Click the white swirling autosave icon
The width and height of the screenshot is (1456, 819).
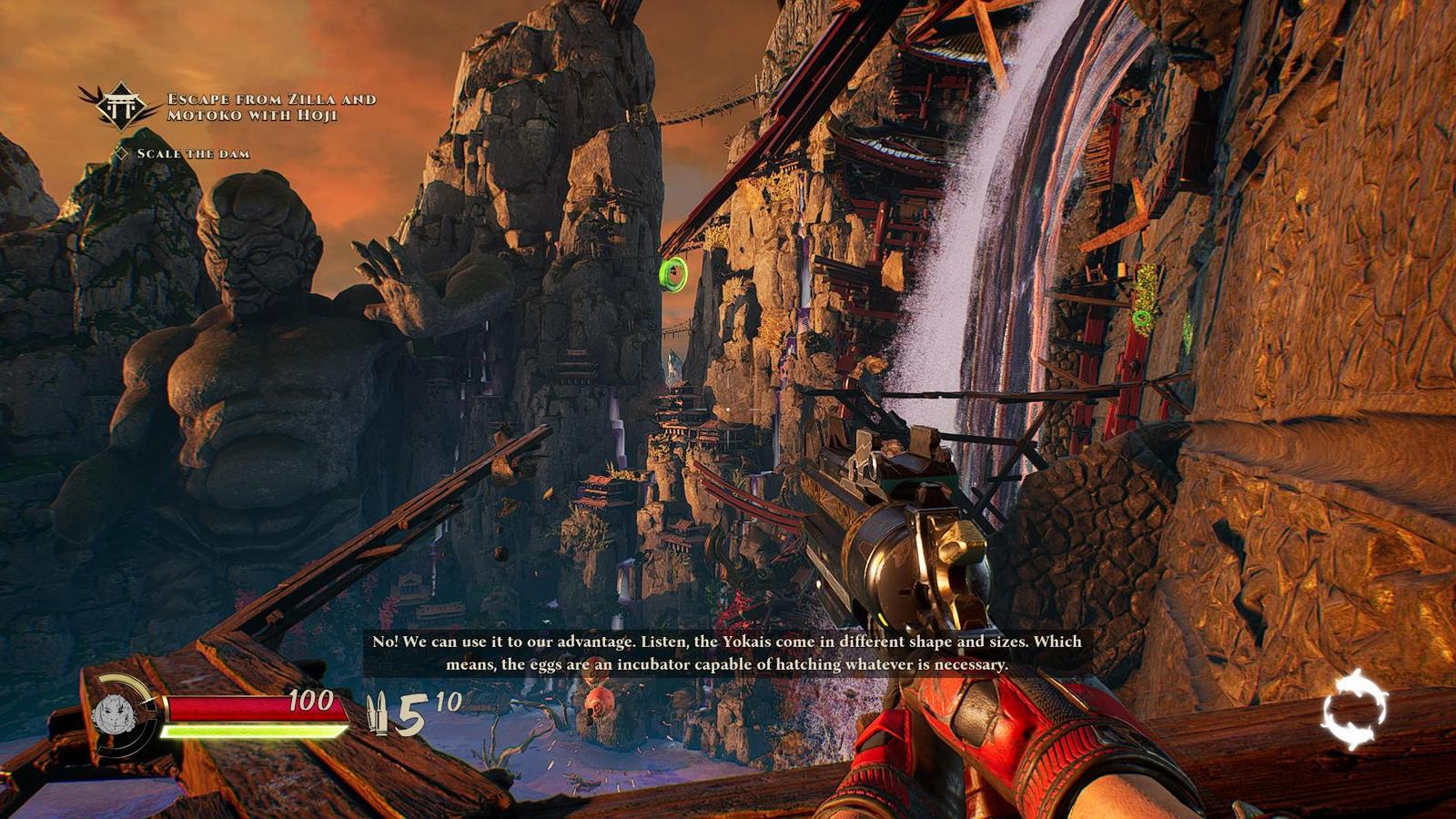point(1355,709)
